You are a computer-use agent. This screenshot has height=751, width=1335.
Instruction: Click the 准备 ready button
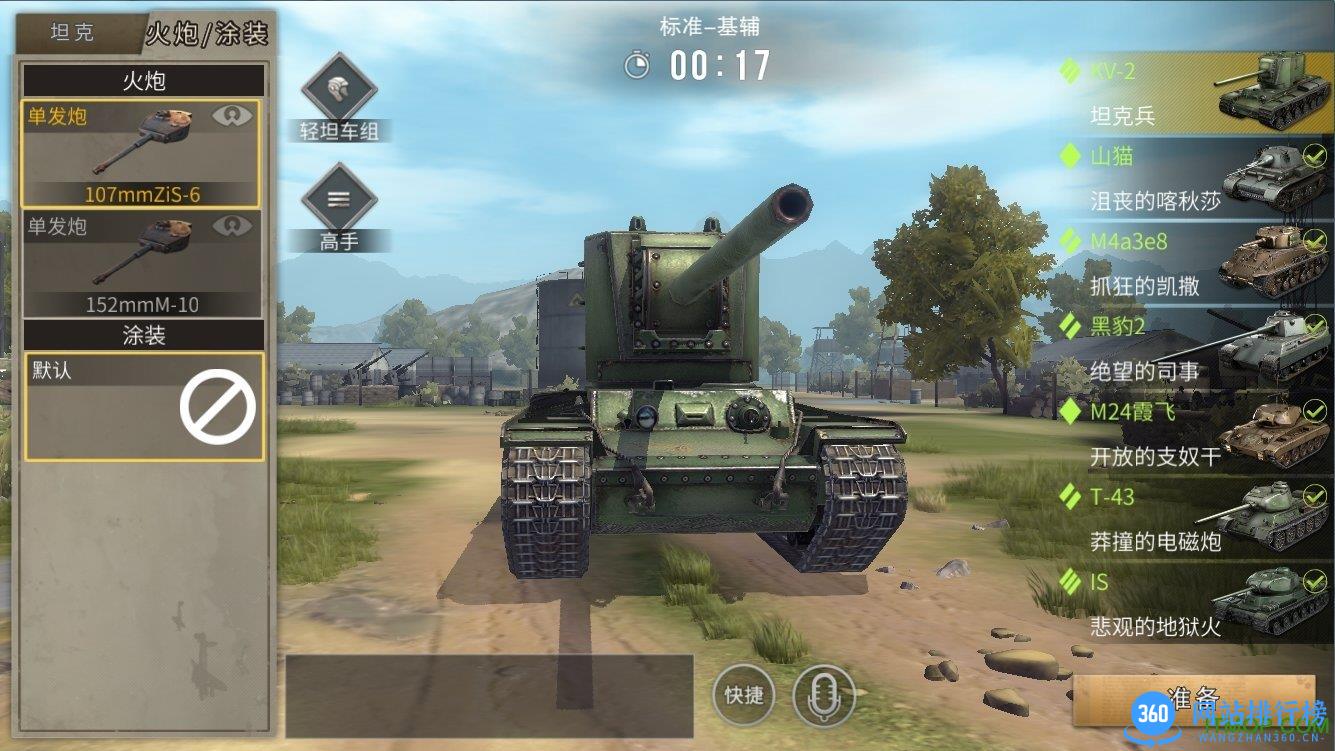click(1193, 697)
